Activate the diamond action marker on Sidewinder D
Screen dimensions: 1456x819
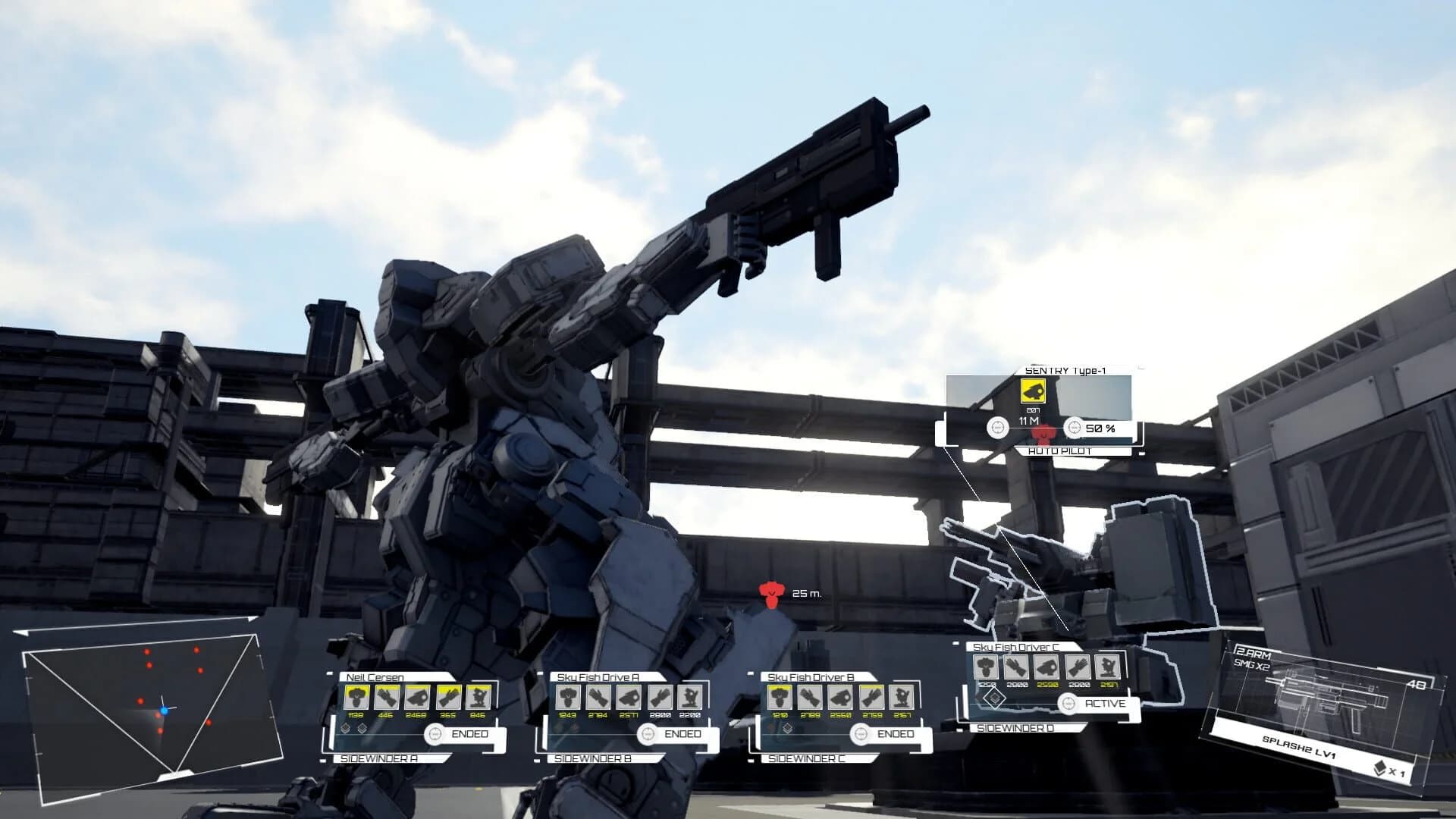(995, 699)
